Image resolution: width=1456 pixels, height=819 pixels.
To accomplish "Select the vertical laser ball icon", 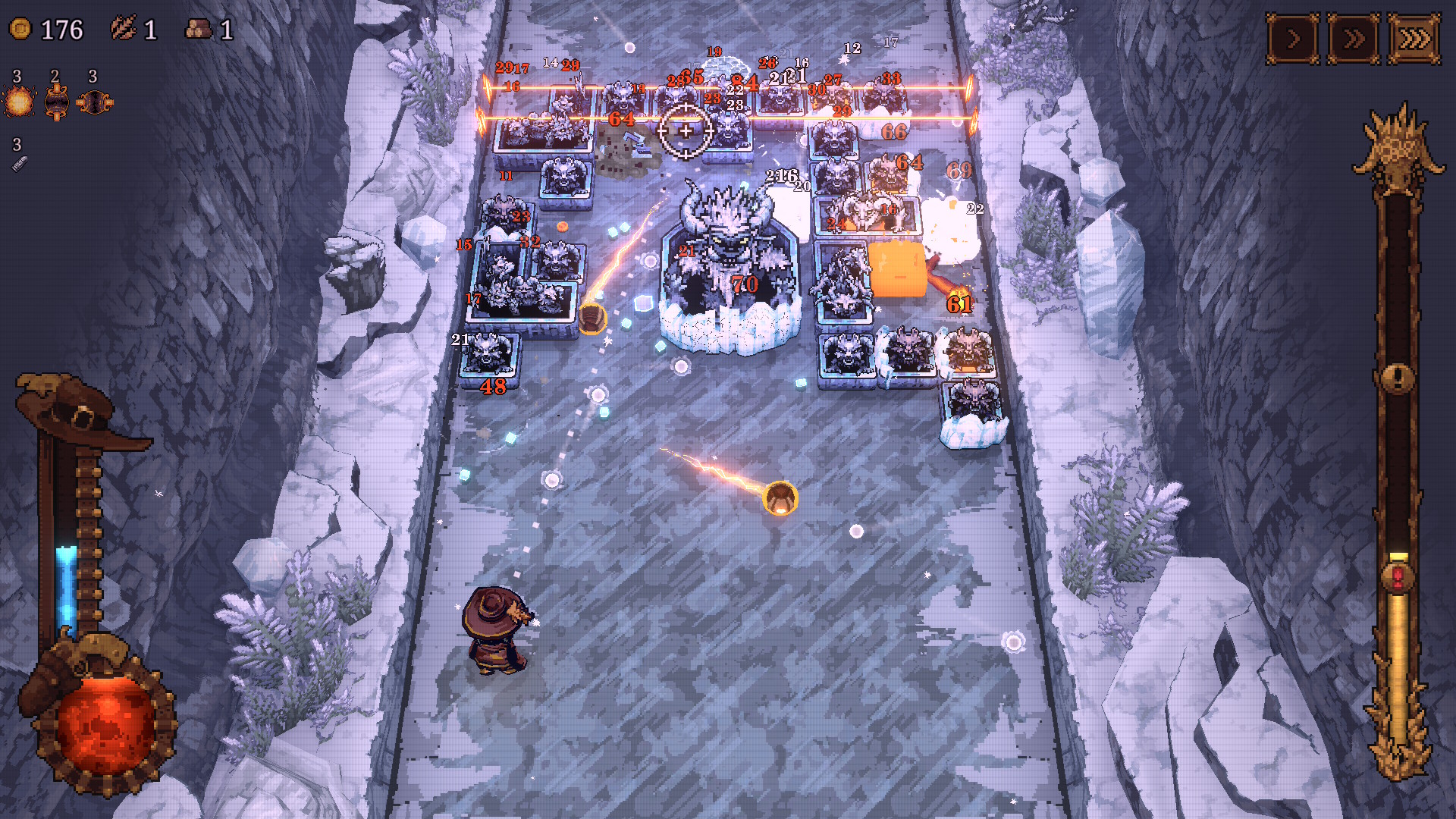I will (57, 102).
